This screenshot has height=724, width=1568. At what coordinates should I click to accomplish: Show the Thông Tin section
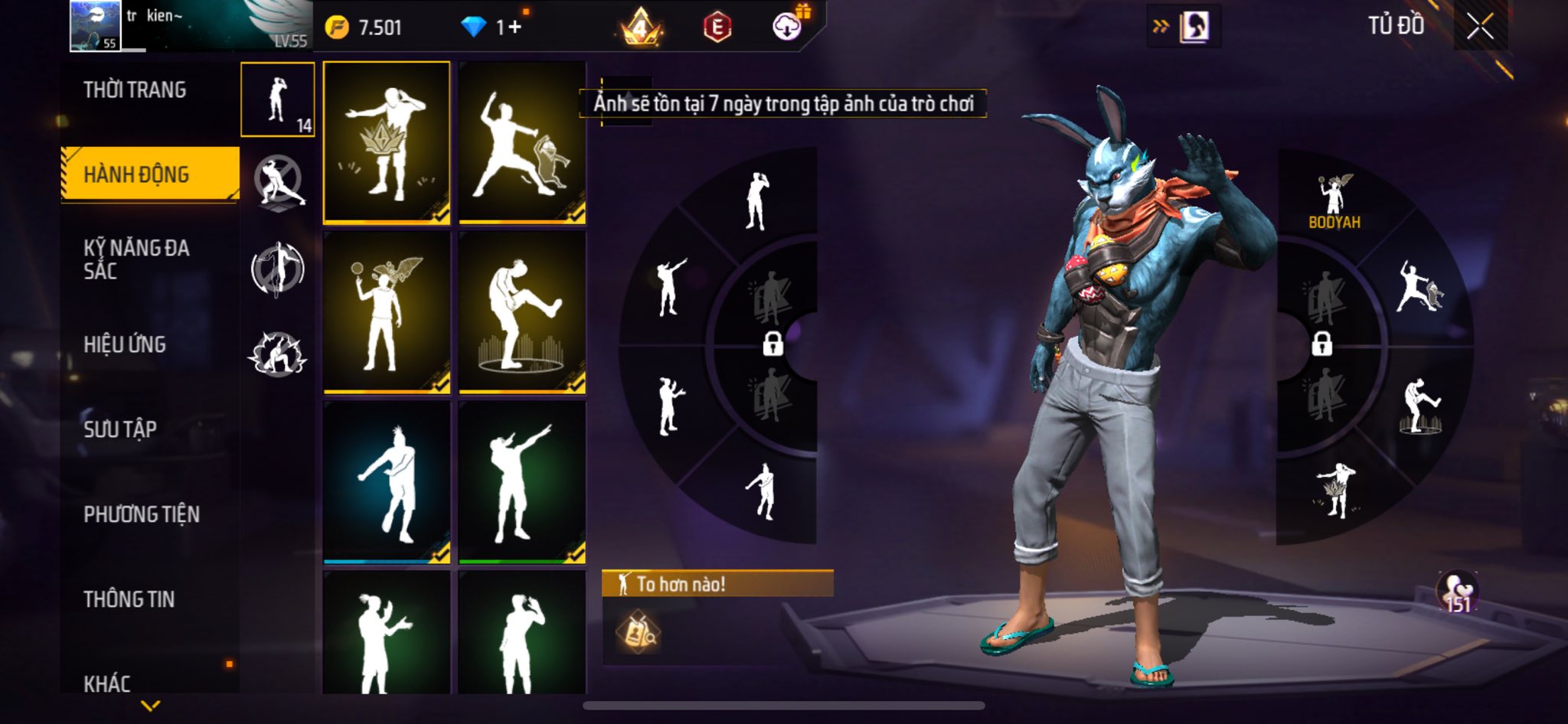point(129,599)
